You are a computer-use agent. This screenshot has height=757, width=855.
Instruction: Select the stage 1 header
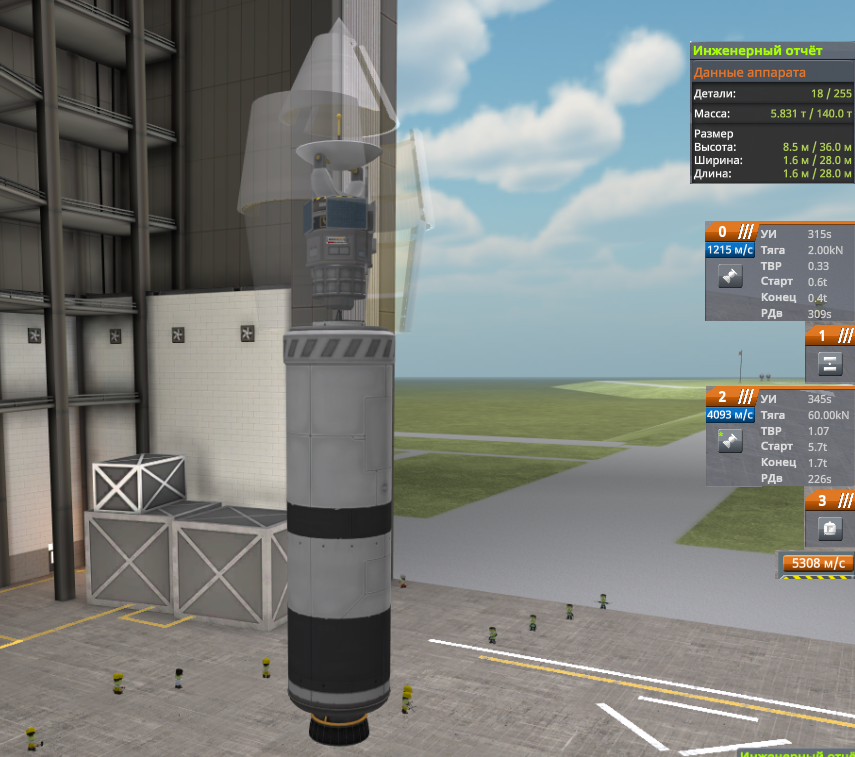click(829, 336)
